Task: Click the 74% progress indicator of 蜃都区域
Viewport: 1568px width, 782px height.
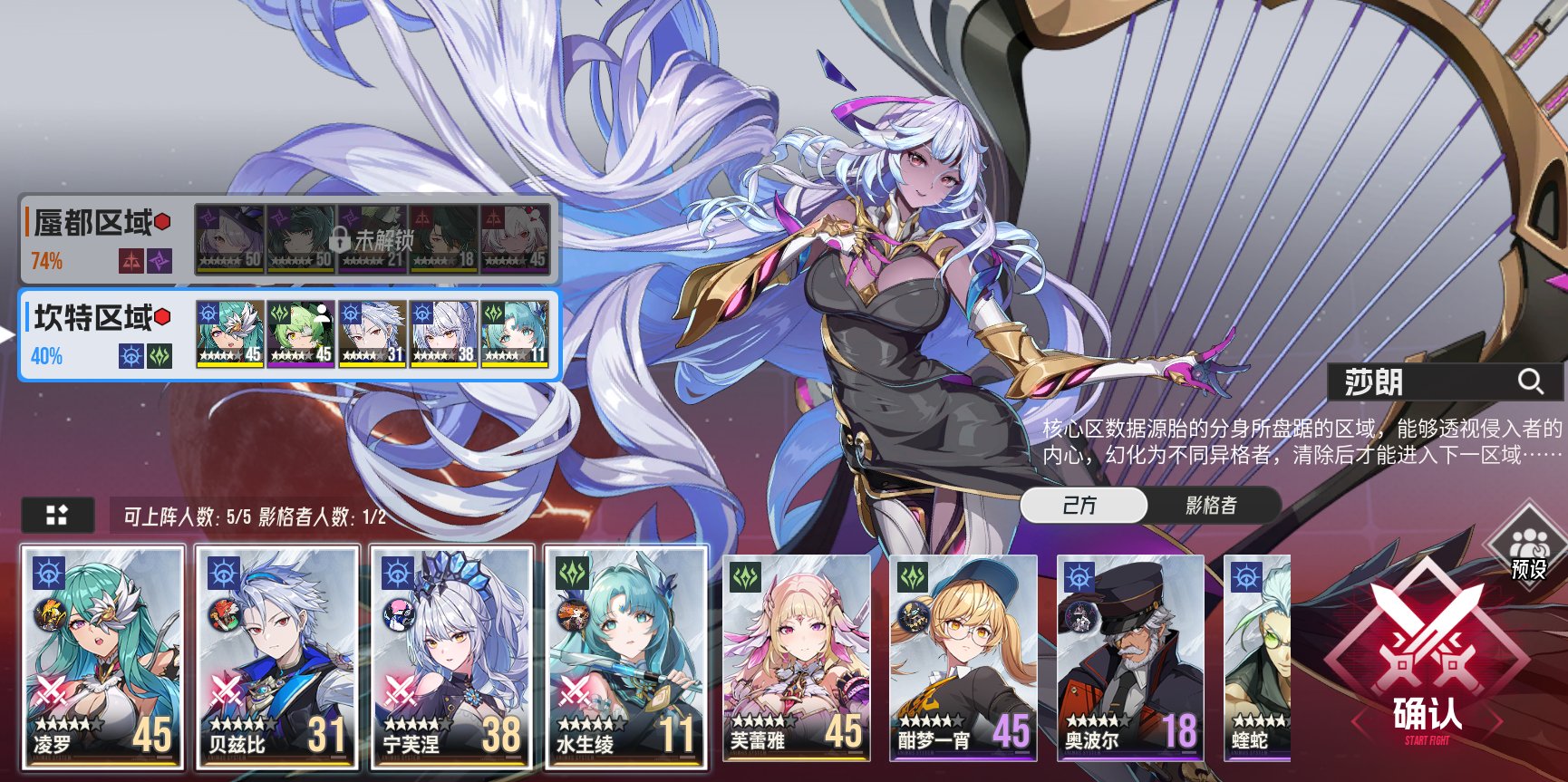Action: 44,261
